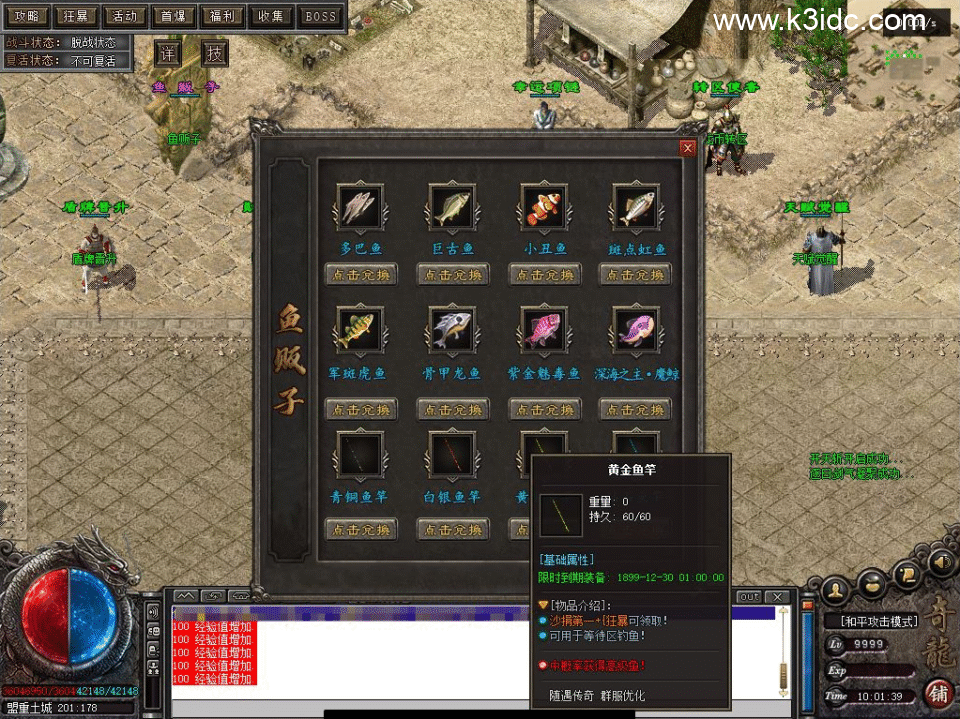
Task: Exchange the 小丑鱼 clownfish
Action: [x=545, y=274]
